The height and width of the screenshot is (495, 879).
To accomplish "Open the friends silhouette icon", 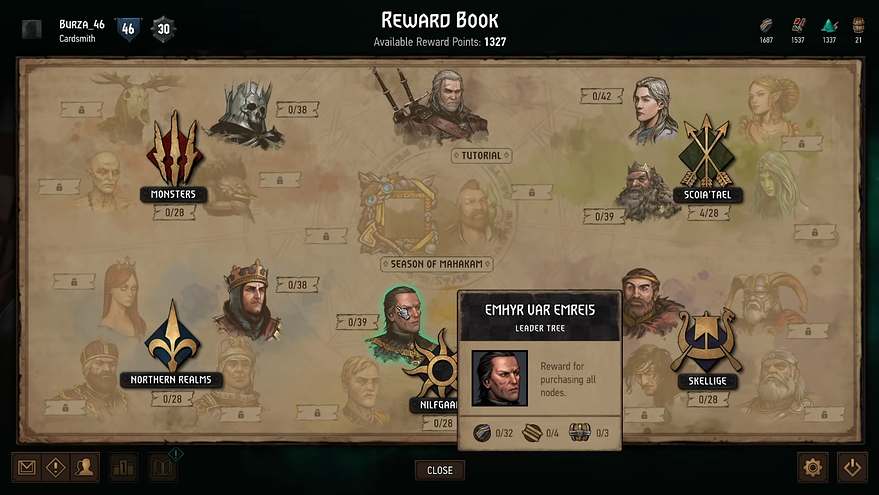I will pos(85,467).
